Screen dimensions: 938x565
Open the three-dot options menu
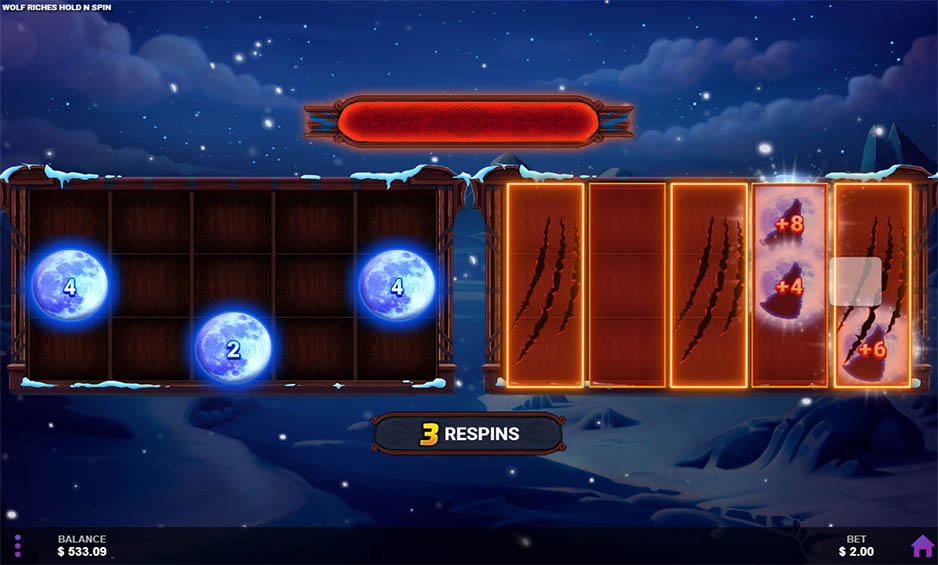(x=17, y=546)
